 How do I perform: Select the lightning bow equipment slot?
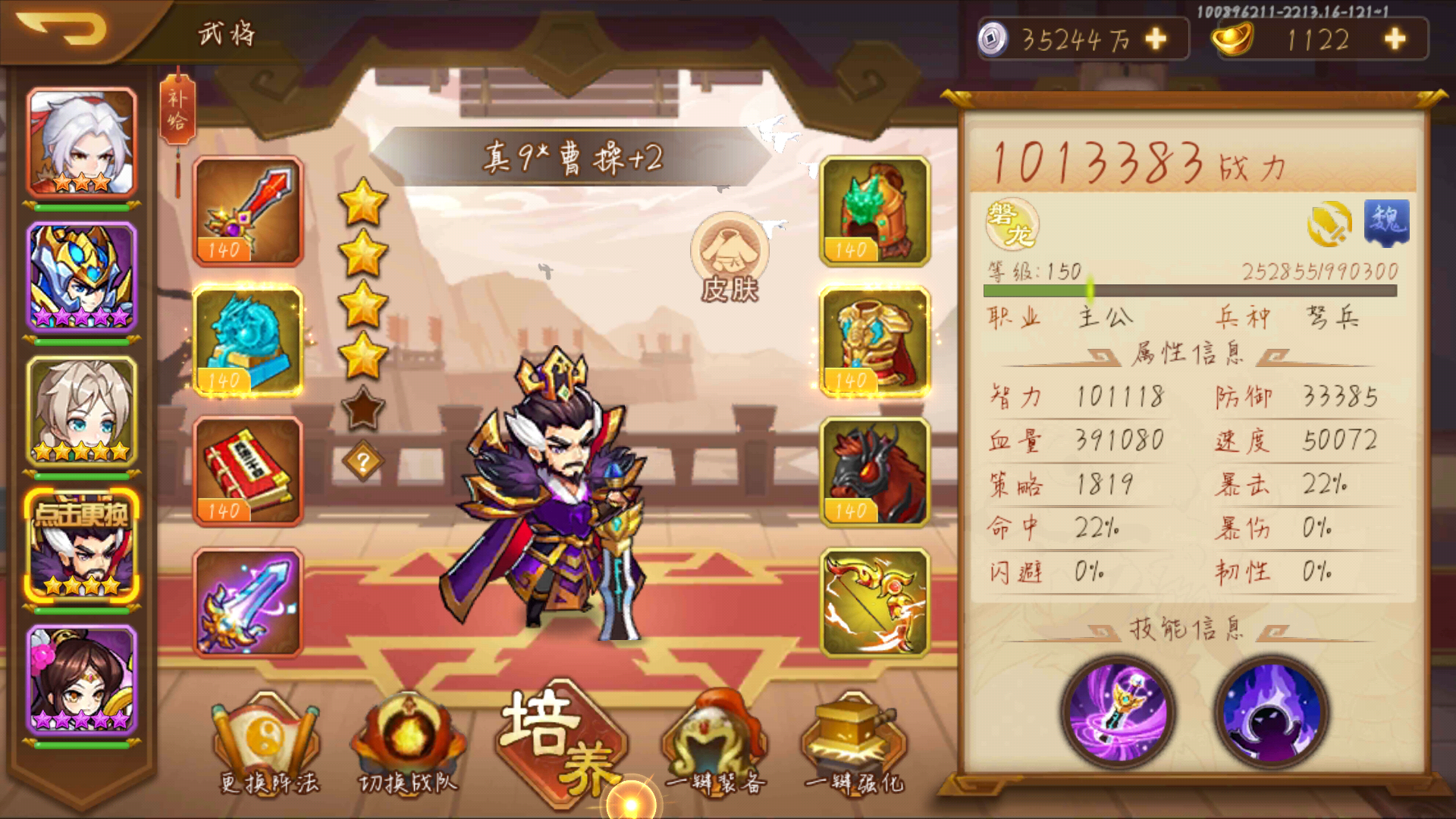(x=874, y=601)
